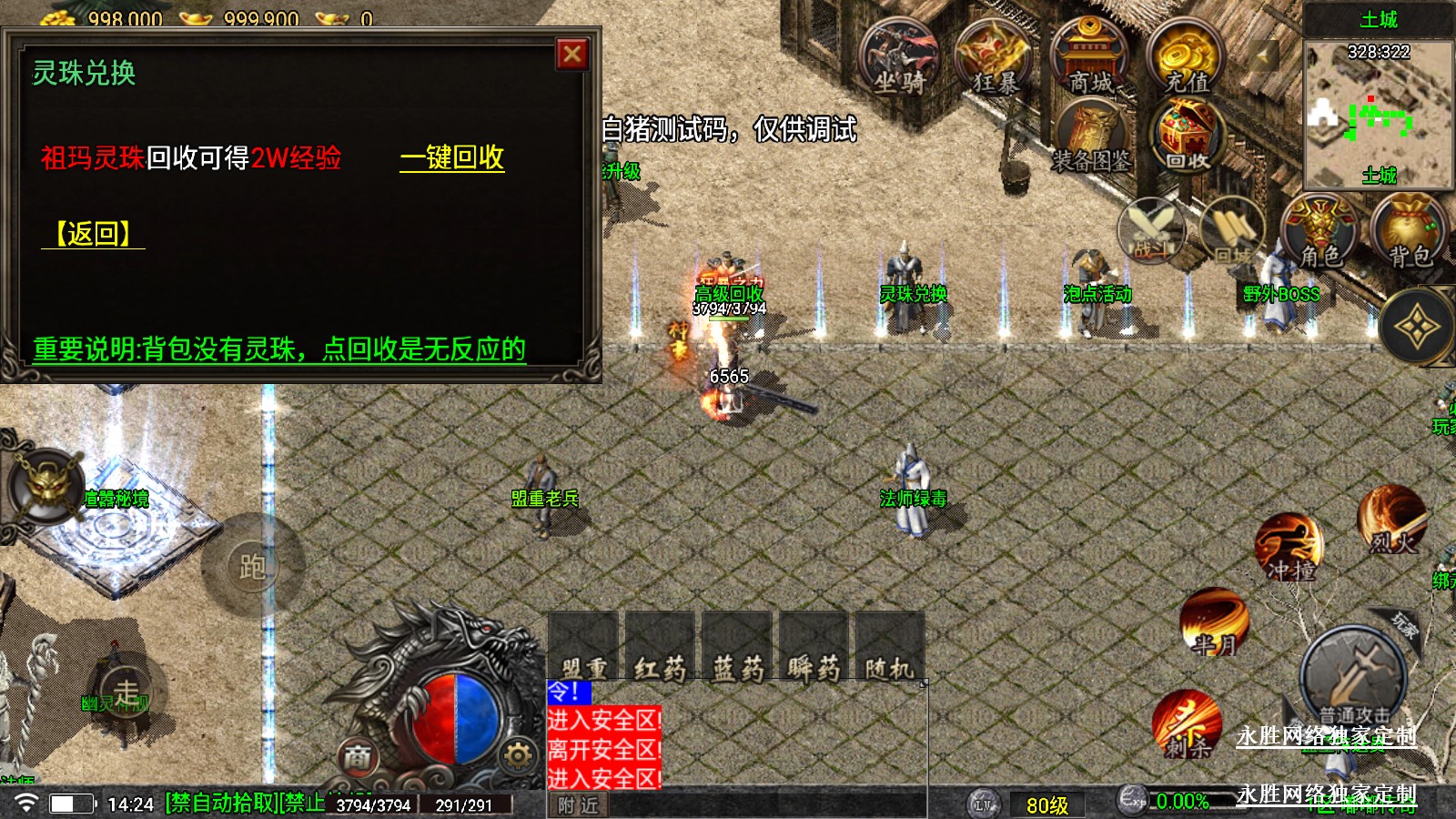Tap the 普通攻击 attack button
The image size is (1456, 819).
click(1353, 678)
